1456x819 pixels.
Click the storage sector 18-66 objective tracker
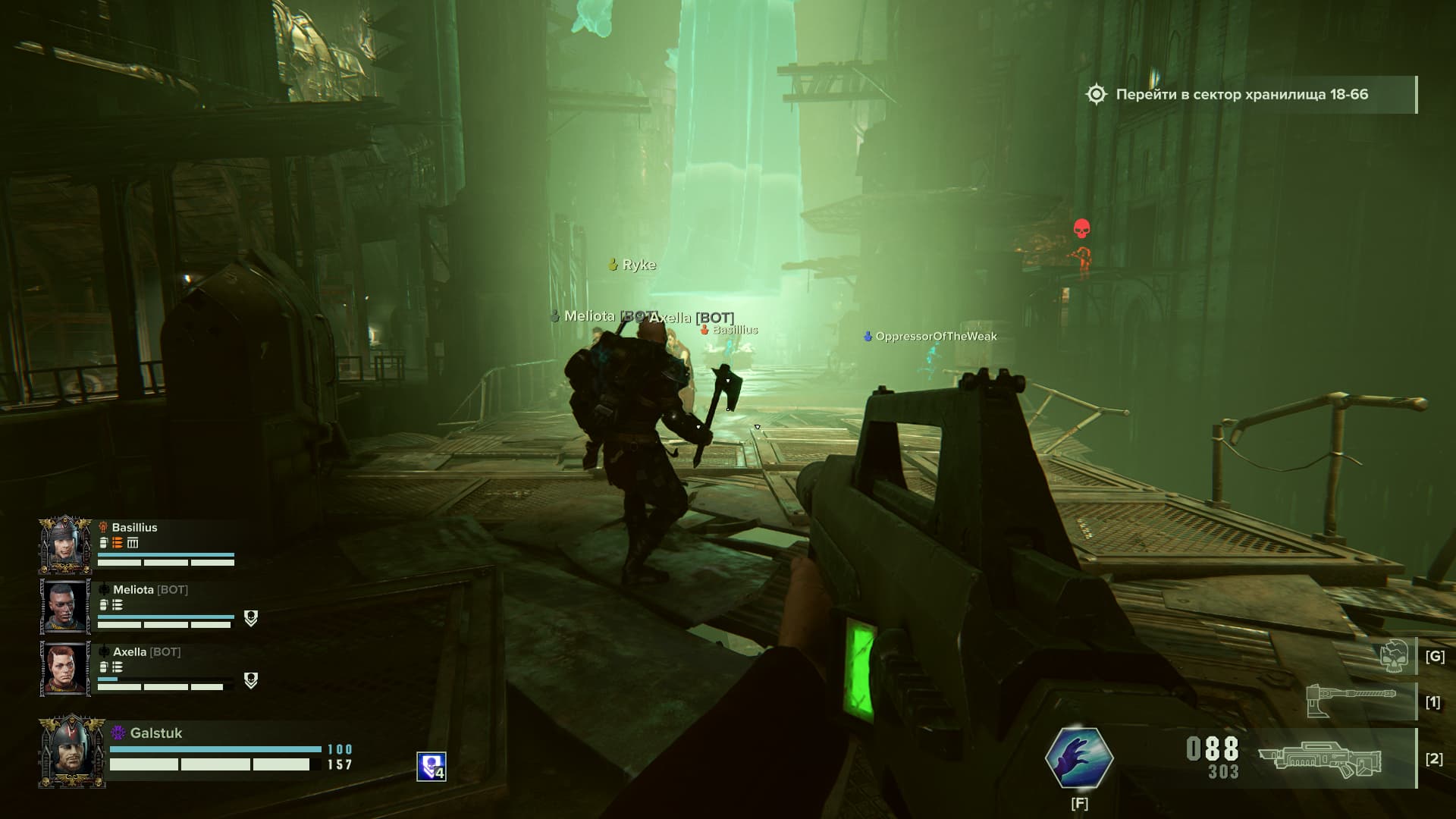click(1241, 95)
